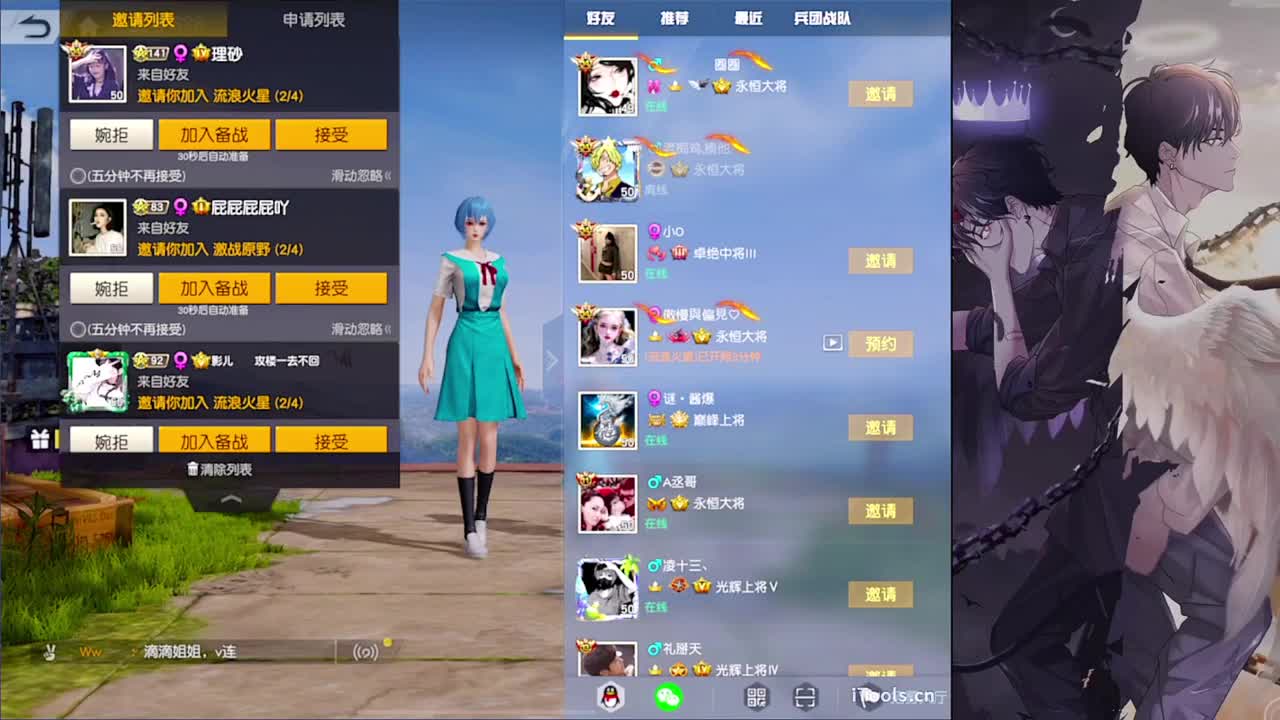
Task: Open the 兵团战队 tab
Action: click(x=824, y=18)
